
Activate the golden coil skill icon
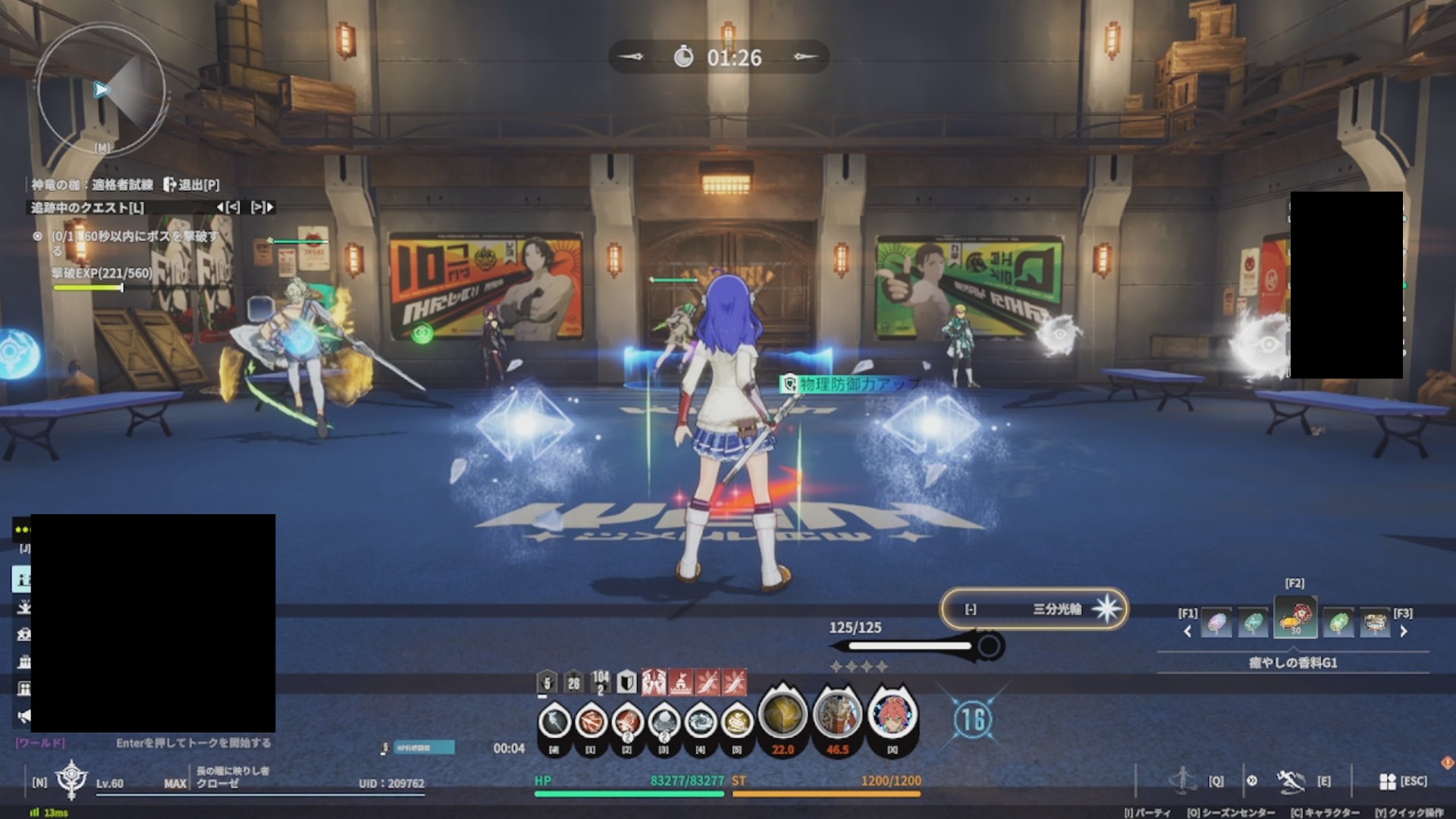736,721
